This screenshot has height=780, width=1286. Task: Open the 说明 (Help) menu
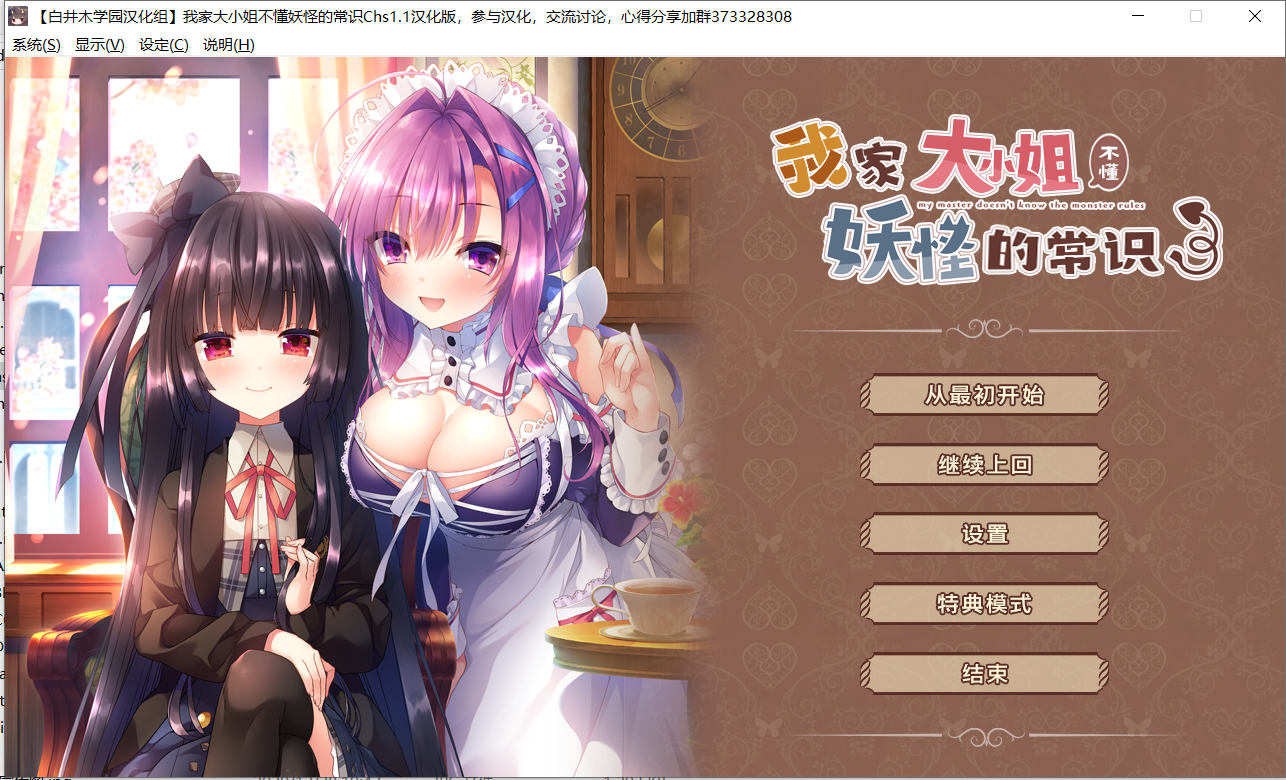click(227, 44)
